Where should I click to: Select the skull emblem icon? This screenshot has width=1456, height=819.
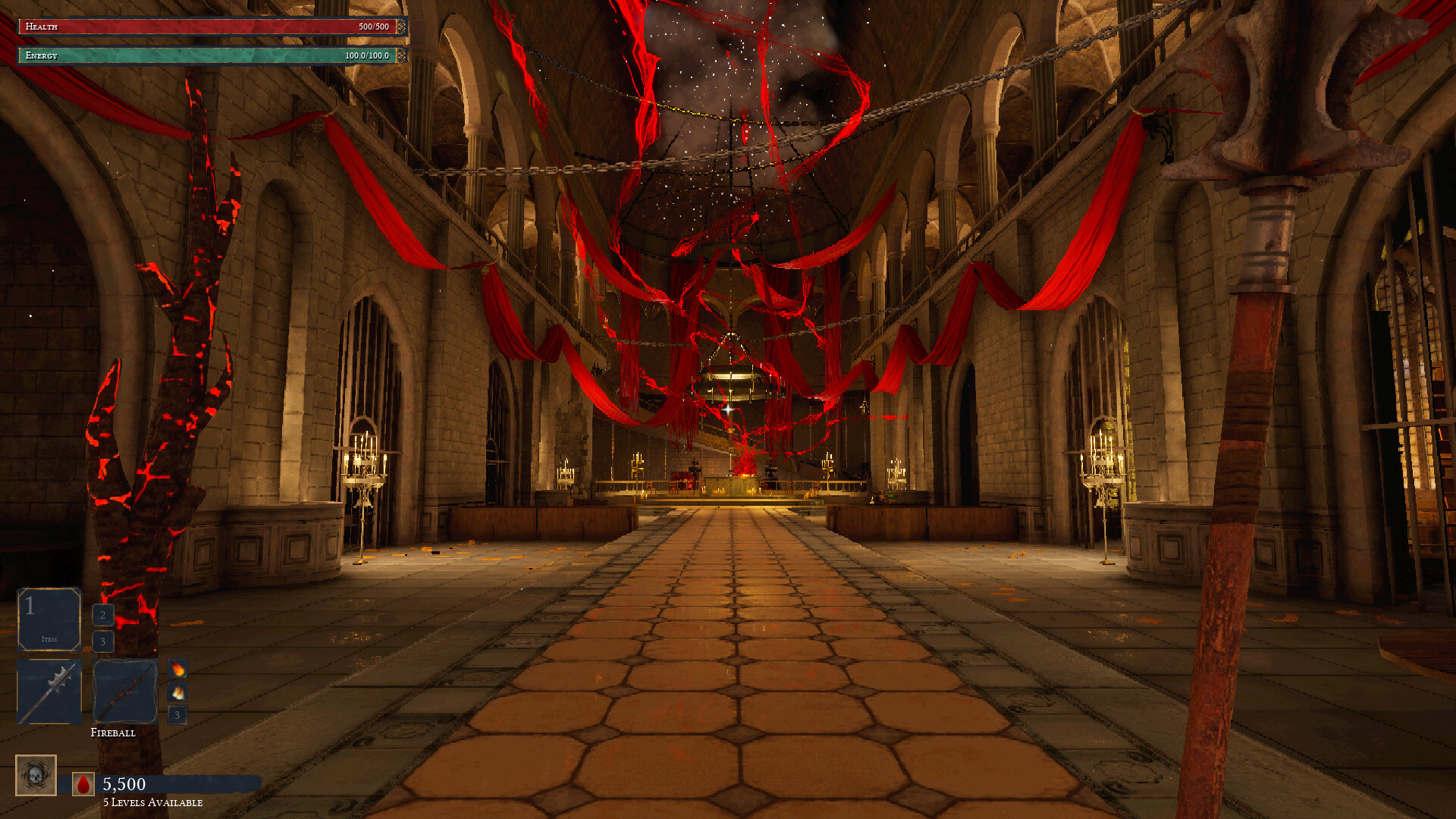pos(36,774)
